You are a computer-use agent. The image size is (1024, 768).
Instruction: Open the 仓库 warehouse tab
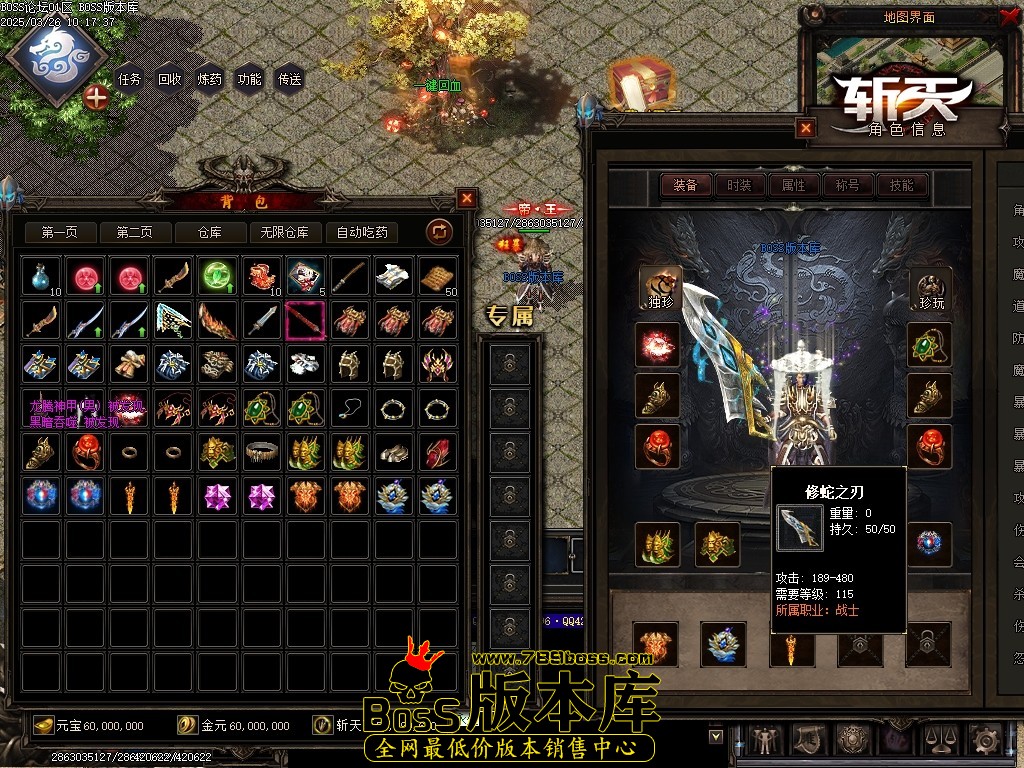point(209,233)
